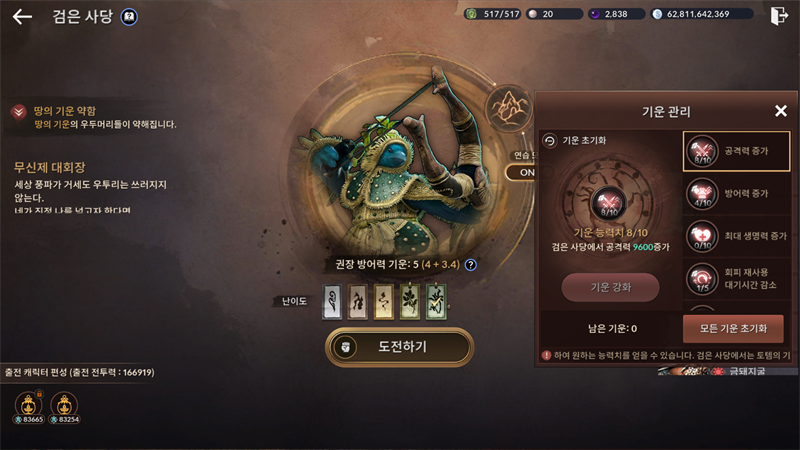Click the 기운 초기화 reset icon
800x450 pixels.
pos(549,141)
